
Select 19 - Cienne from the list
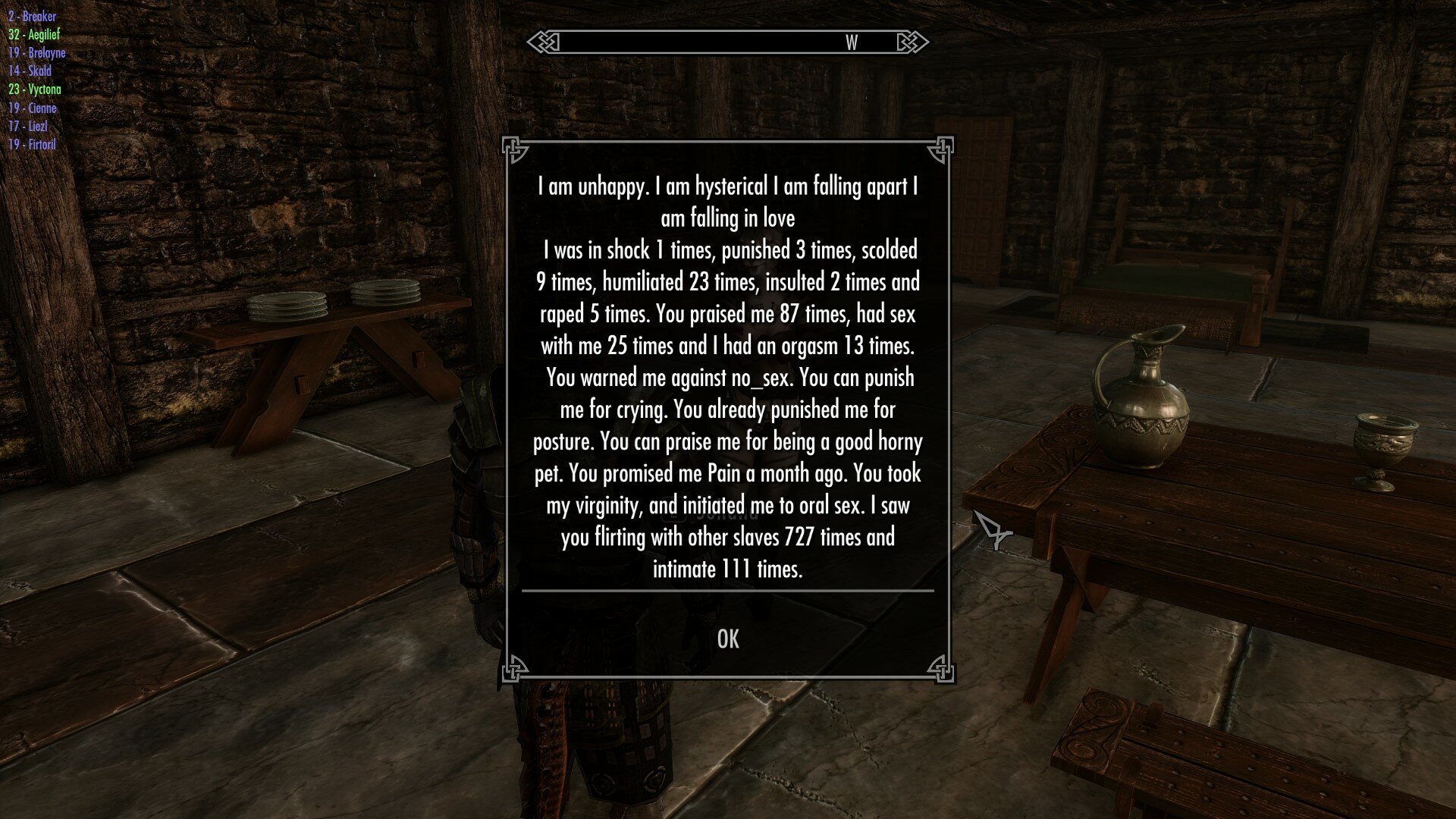coord(33,108)
